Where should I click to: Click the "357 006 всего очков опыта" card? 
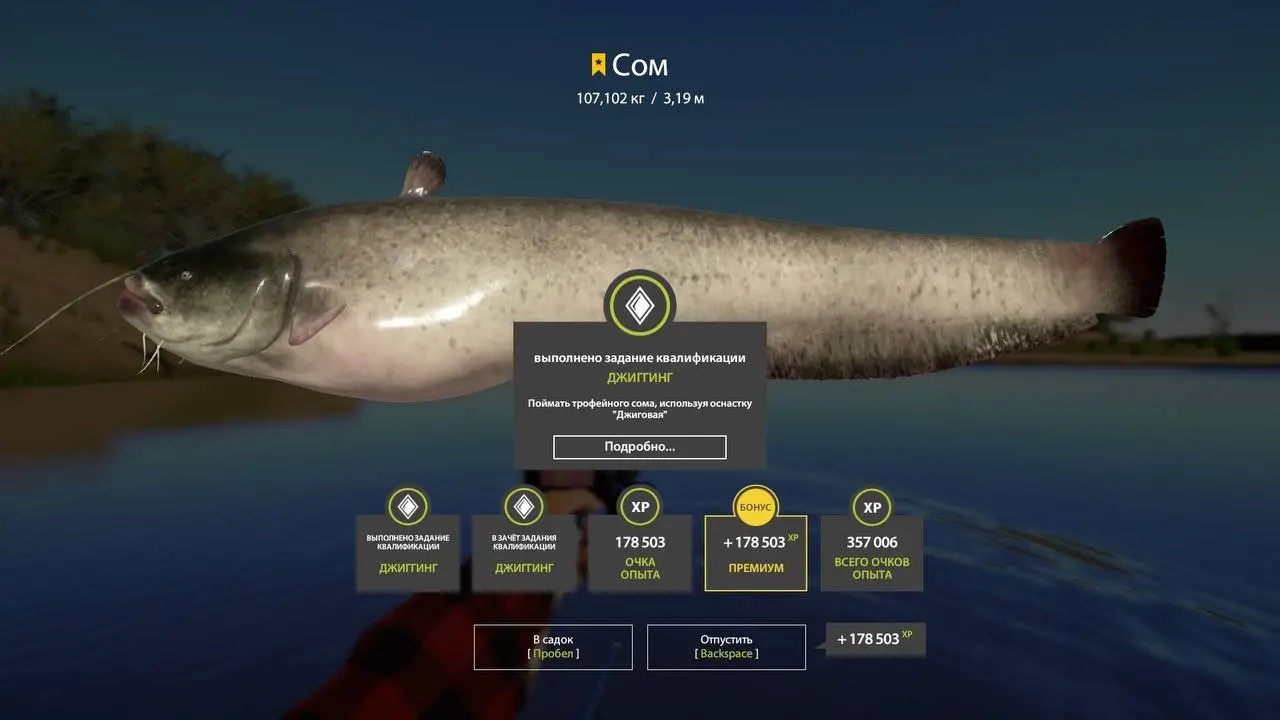[x=871, y=555]
